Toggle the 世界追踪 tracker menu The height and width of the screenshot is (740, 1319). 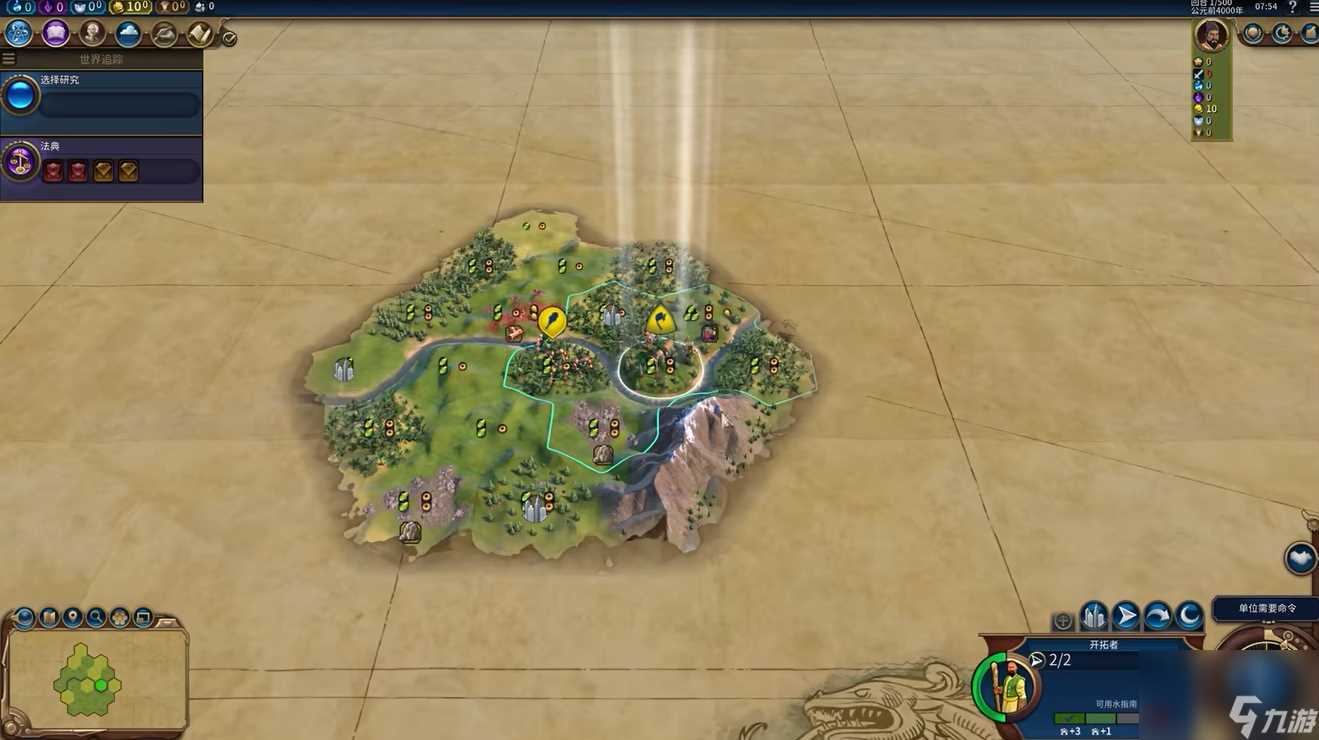click(9, 60)
